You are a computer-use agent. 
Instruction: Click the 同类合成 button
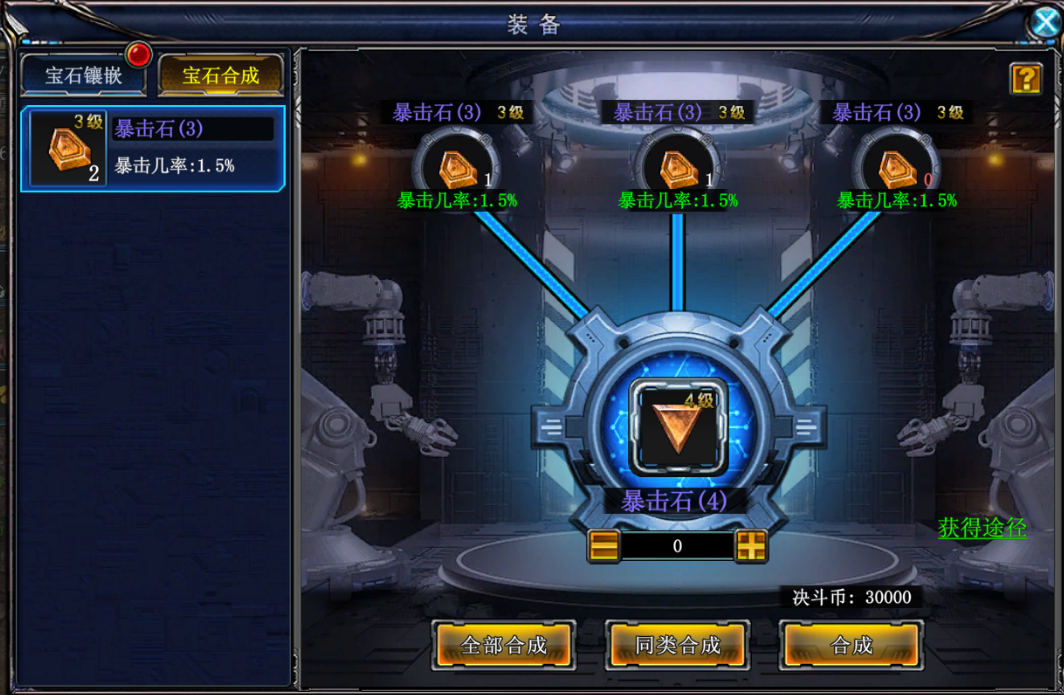678,645
